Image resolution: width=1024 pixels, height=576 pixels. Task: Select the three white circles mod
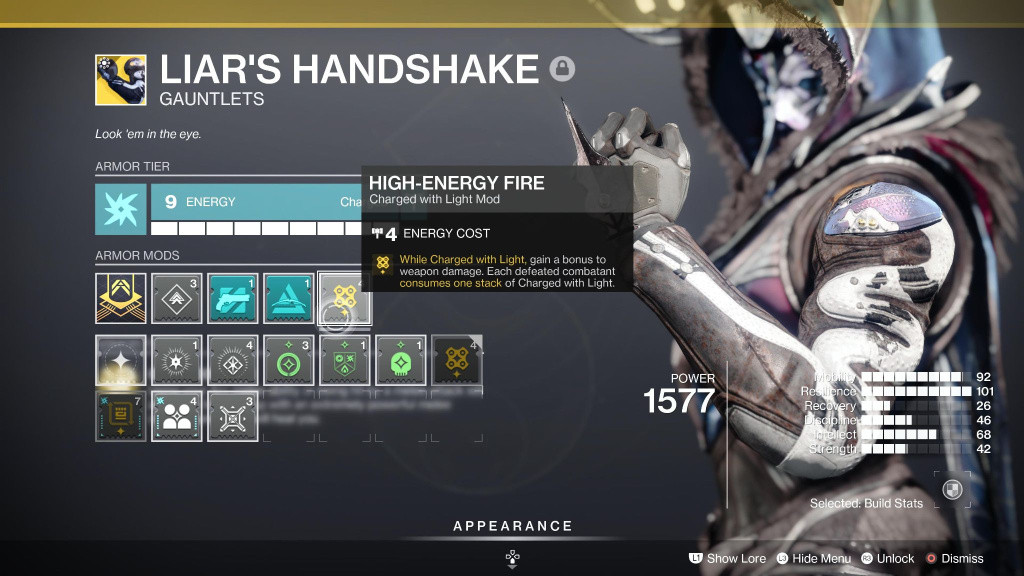tap(177, 416)
